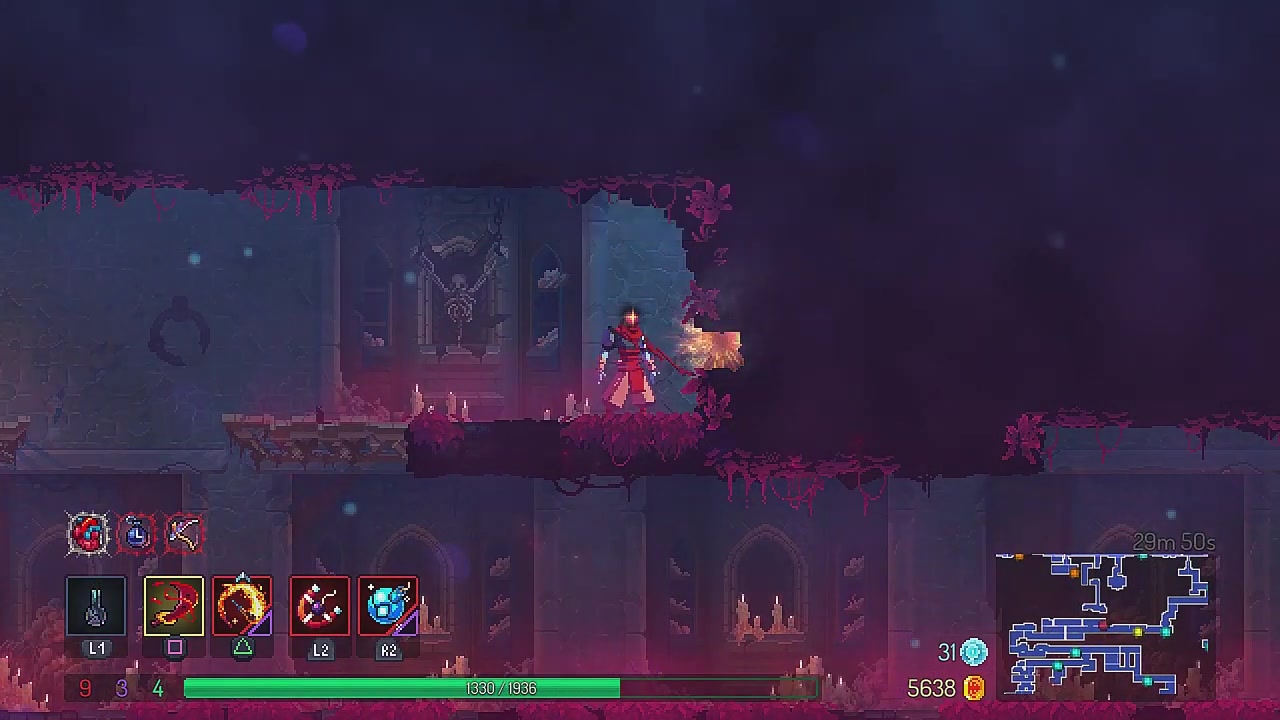Image resolution: width=1280 pixels, height=720 pixels.
Task: Click the gold coin currency icon
Action: click(975, 688)
